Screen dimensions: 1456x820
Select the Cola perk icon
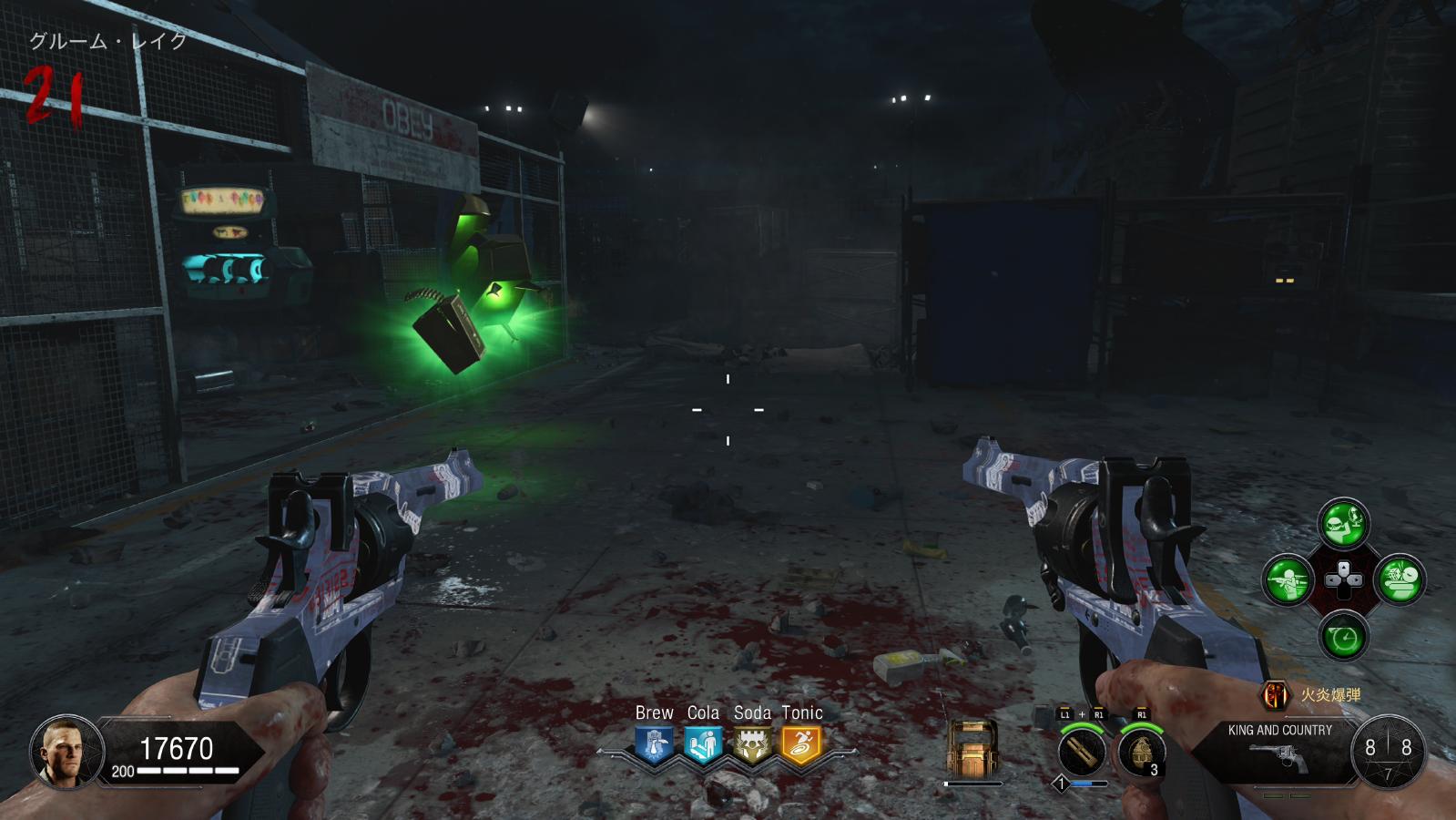pos(703,744)
